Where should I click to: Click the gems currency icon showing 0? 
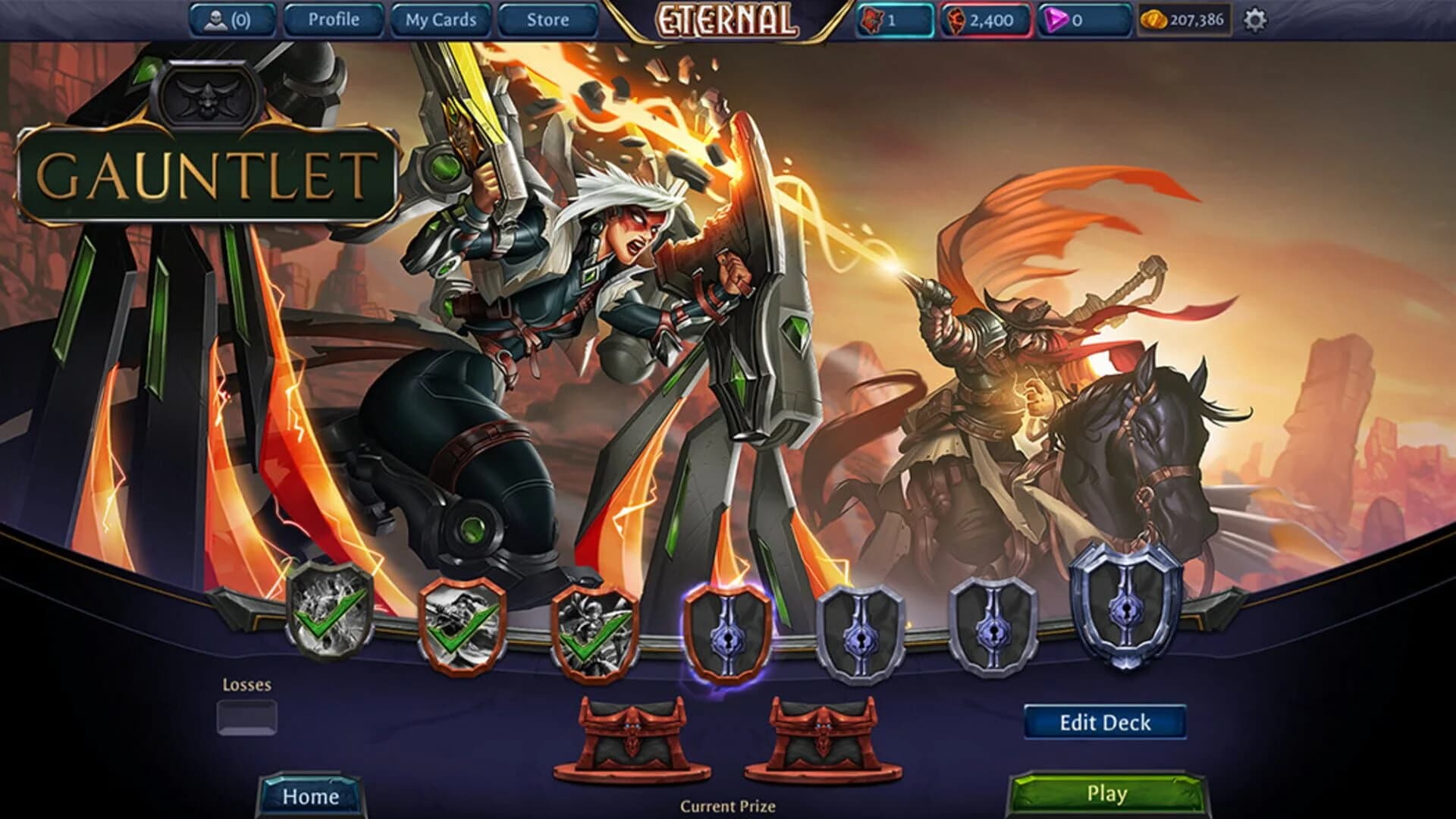point(1058,20)
